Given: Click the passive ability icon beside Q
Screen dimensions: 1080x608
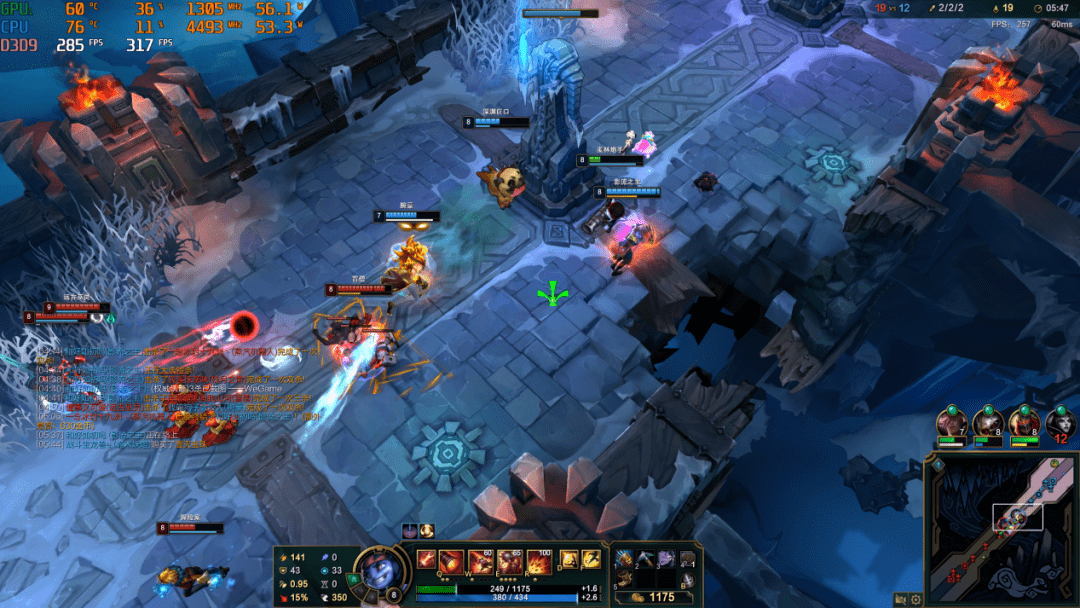Looking at the screenshot, I should 427,559.
